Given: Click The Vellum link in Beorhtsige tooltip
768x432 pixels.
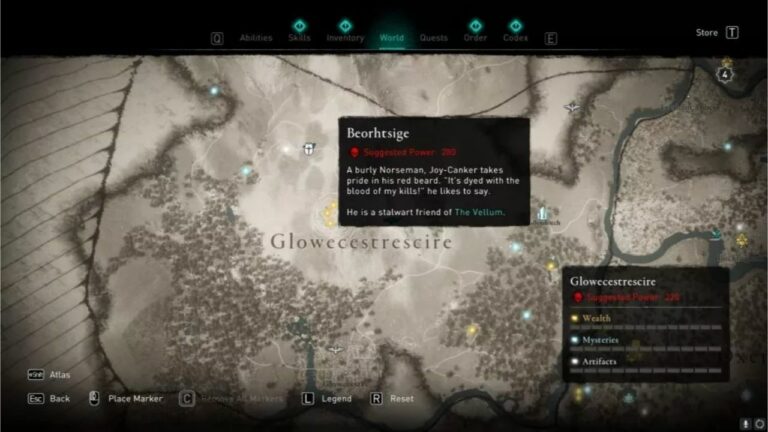Looking at the screenshot, I should 480,213.
